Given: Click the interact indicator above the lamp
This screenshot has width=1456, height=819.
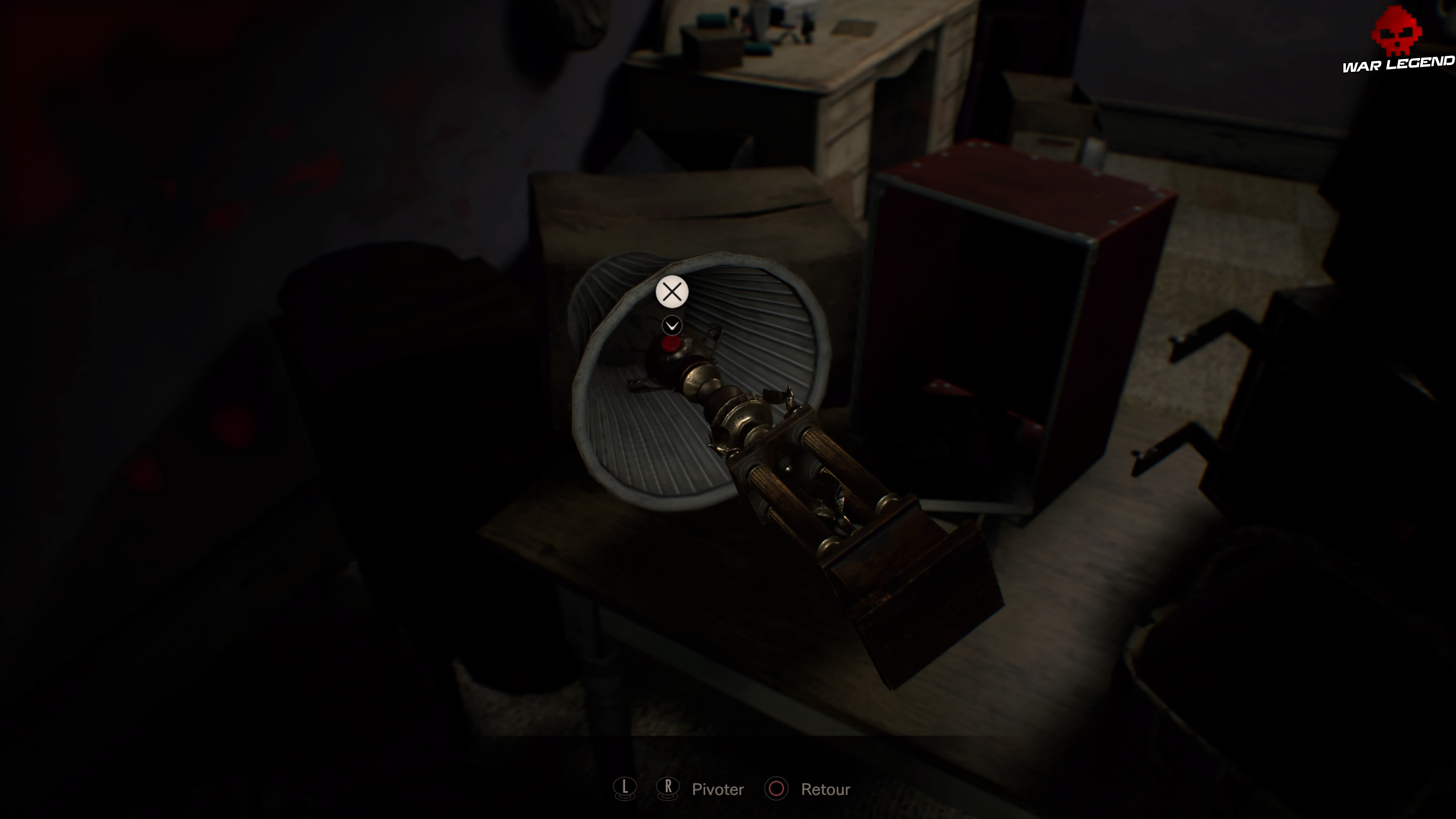Looking at the screenshot, I should (x=672, y=292).
